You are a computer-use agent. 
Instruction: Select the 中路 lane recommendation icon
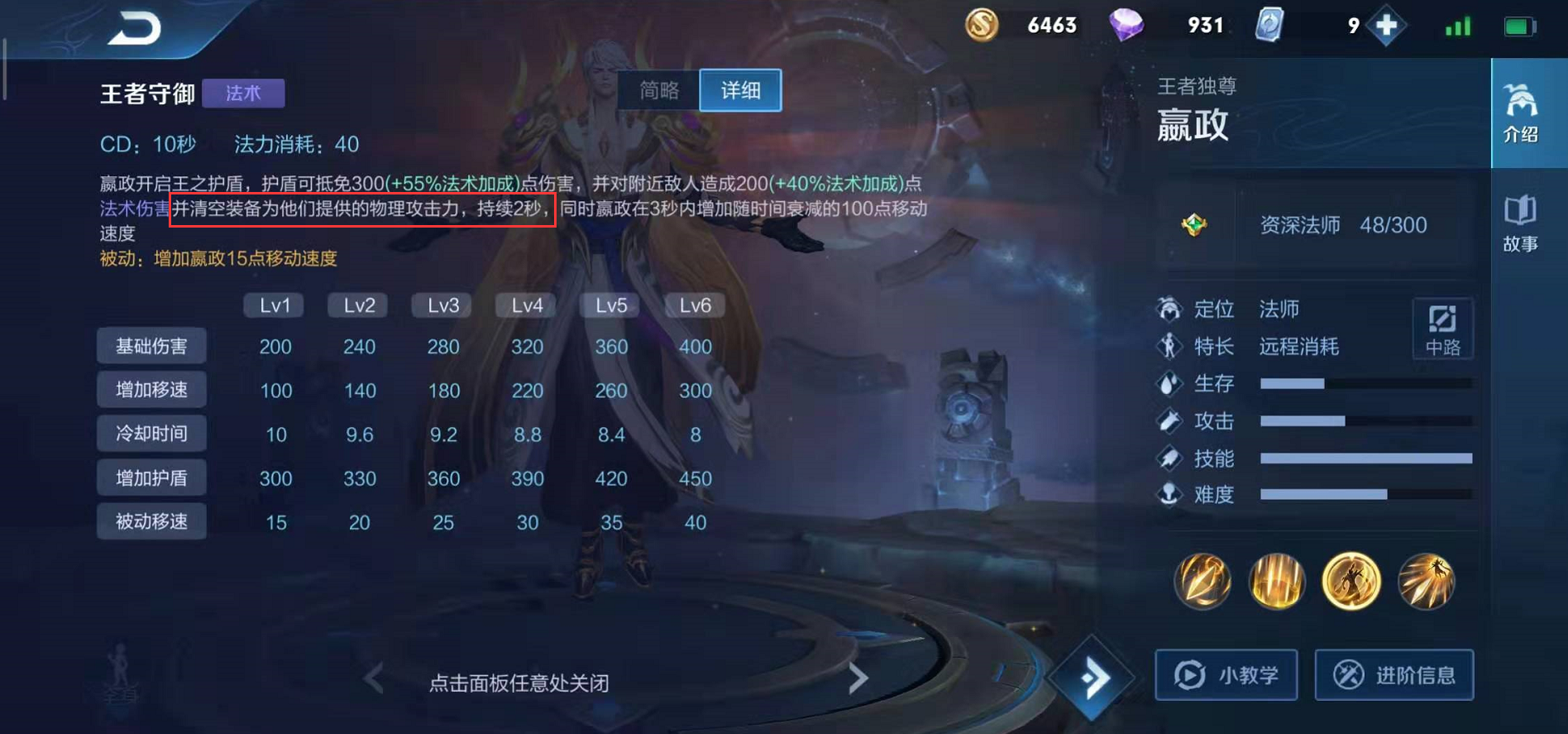tap(1443, 329)
